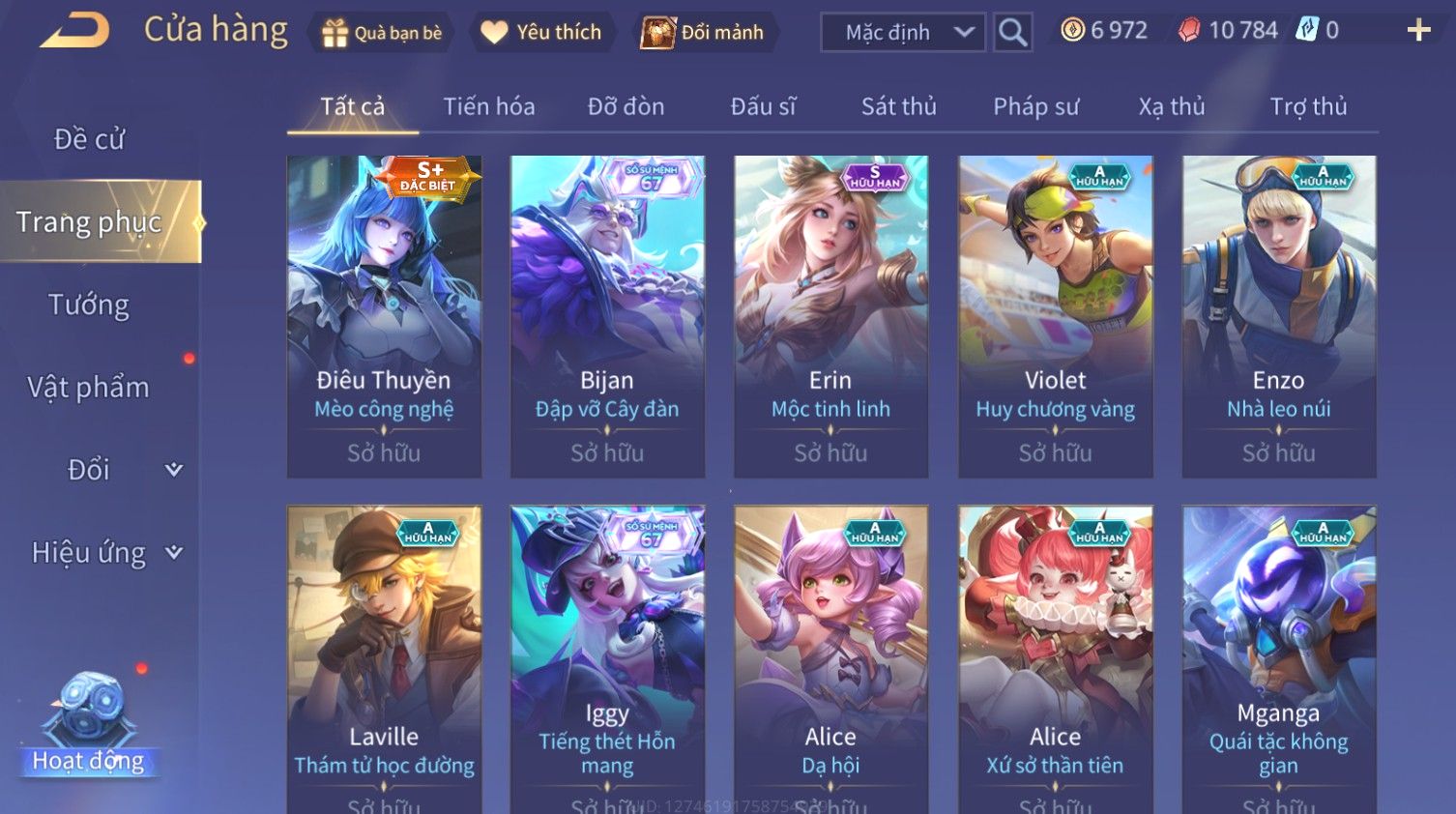
Task: Go back using the arrow button
Action: click(x=74, y=30)
